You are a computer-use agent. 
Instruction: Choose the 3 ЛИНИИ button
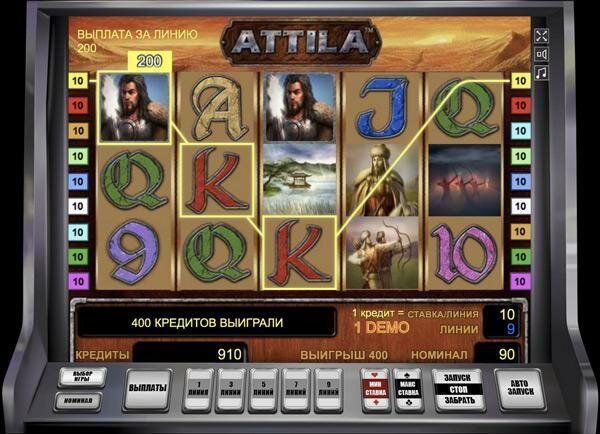233,388
